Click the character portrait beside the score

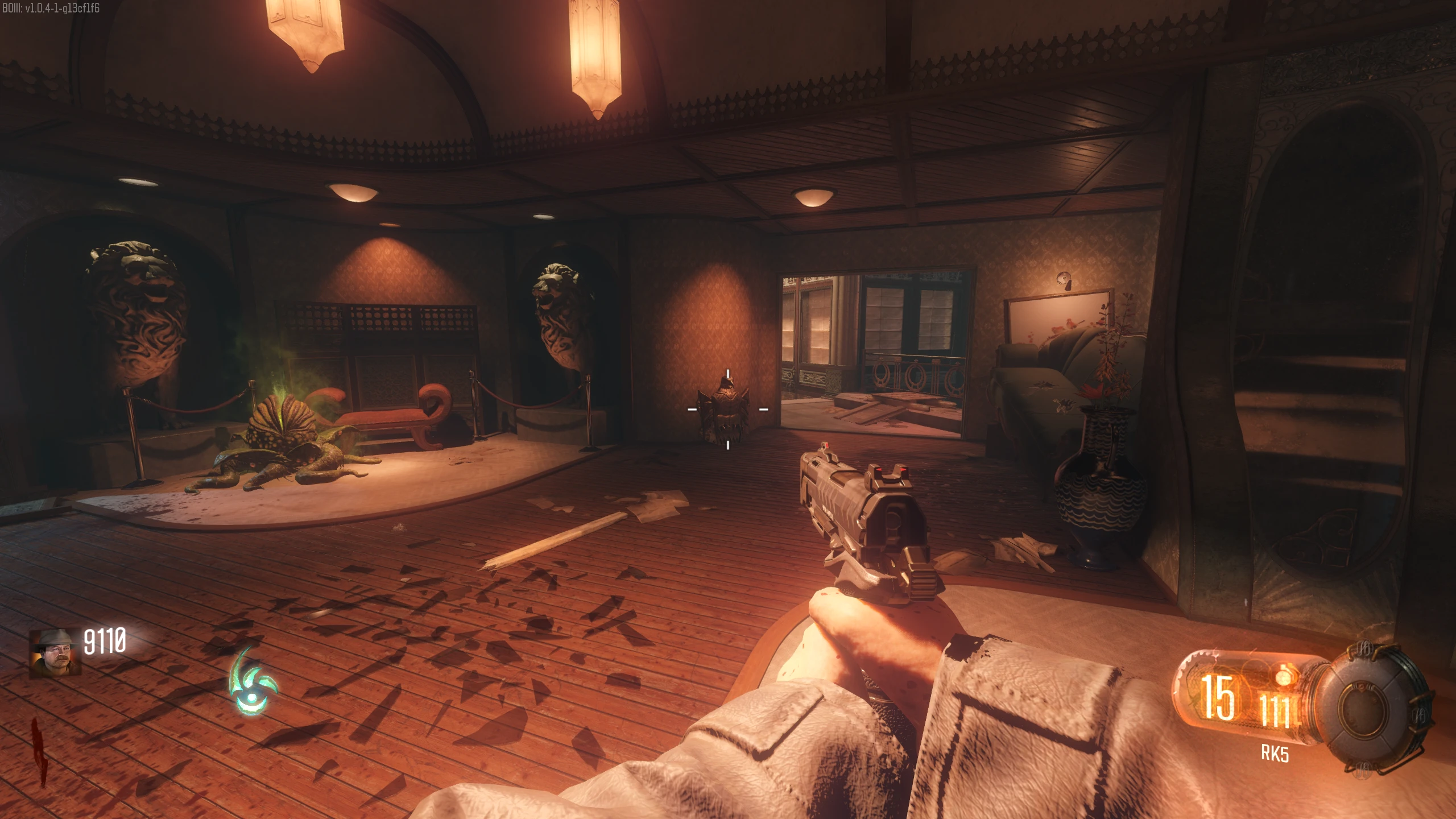click(55, 653)
